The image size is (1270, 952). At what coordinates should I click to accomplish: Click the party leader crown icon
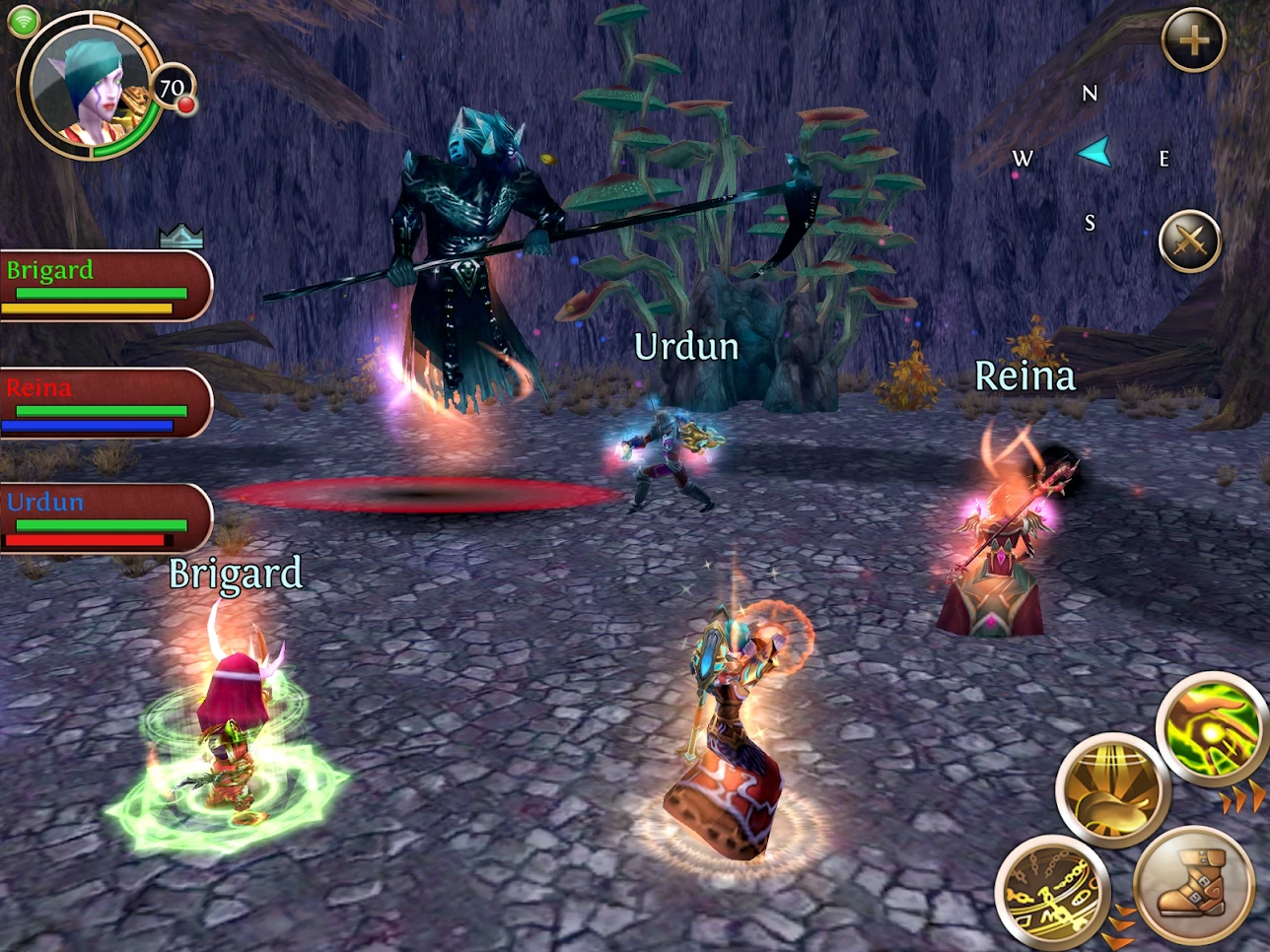[181, 236]
